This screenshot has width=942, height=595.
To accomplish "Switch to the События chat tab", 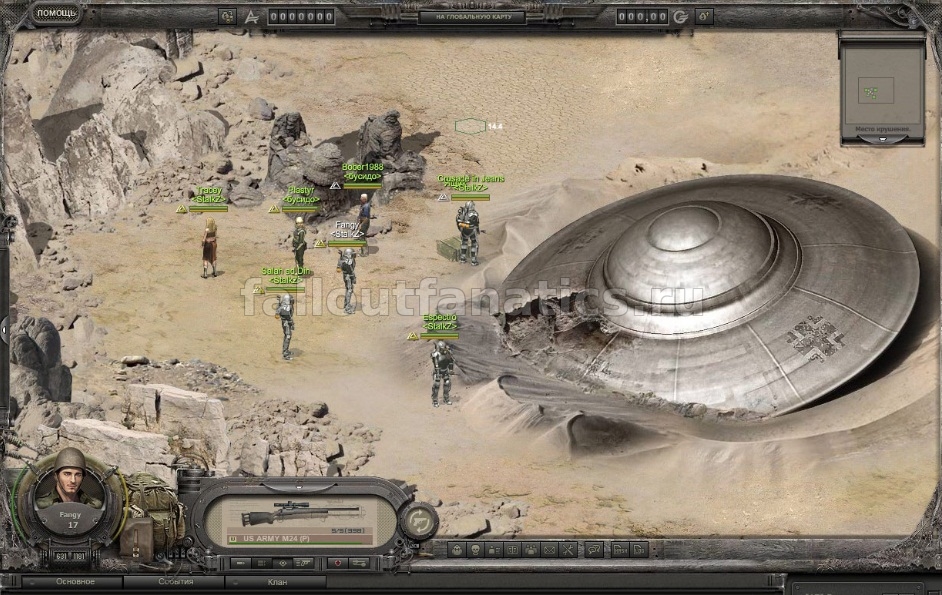I will [x=176, y=581].
